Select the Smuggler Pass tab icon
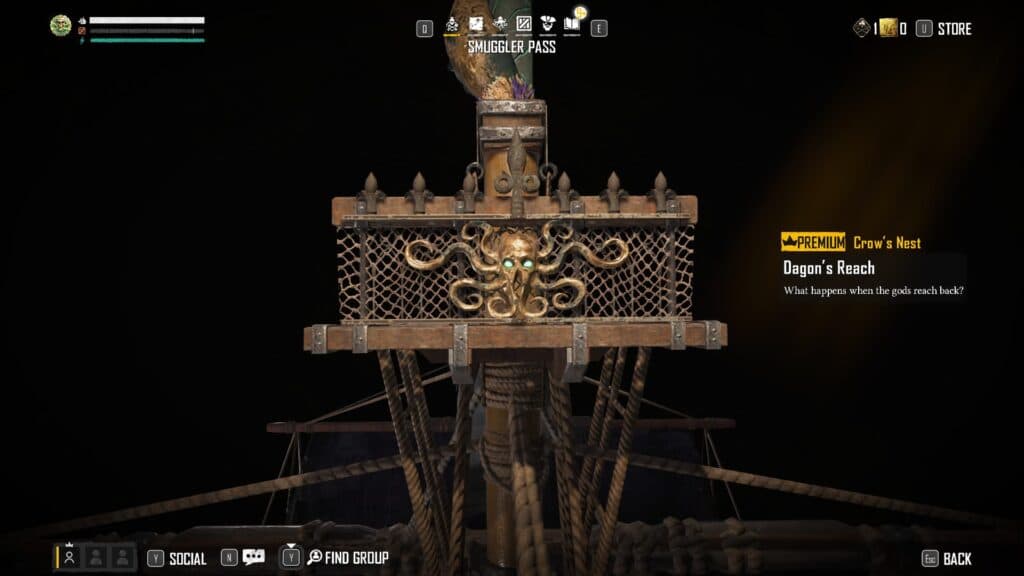 pos(451,24)
